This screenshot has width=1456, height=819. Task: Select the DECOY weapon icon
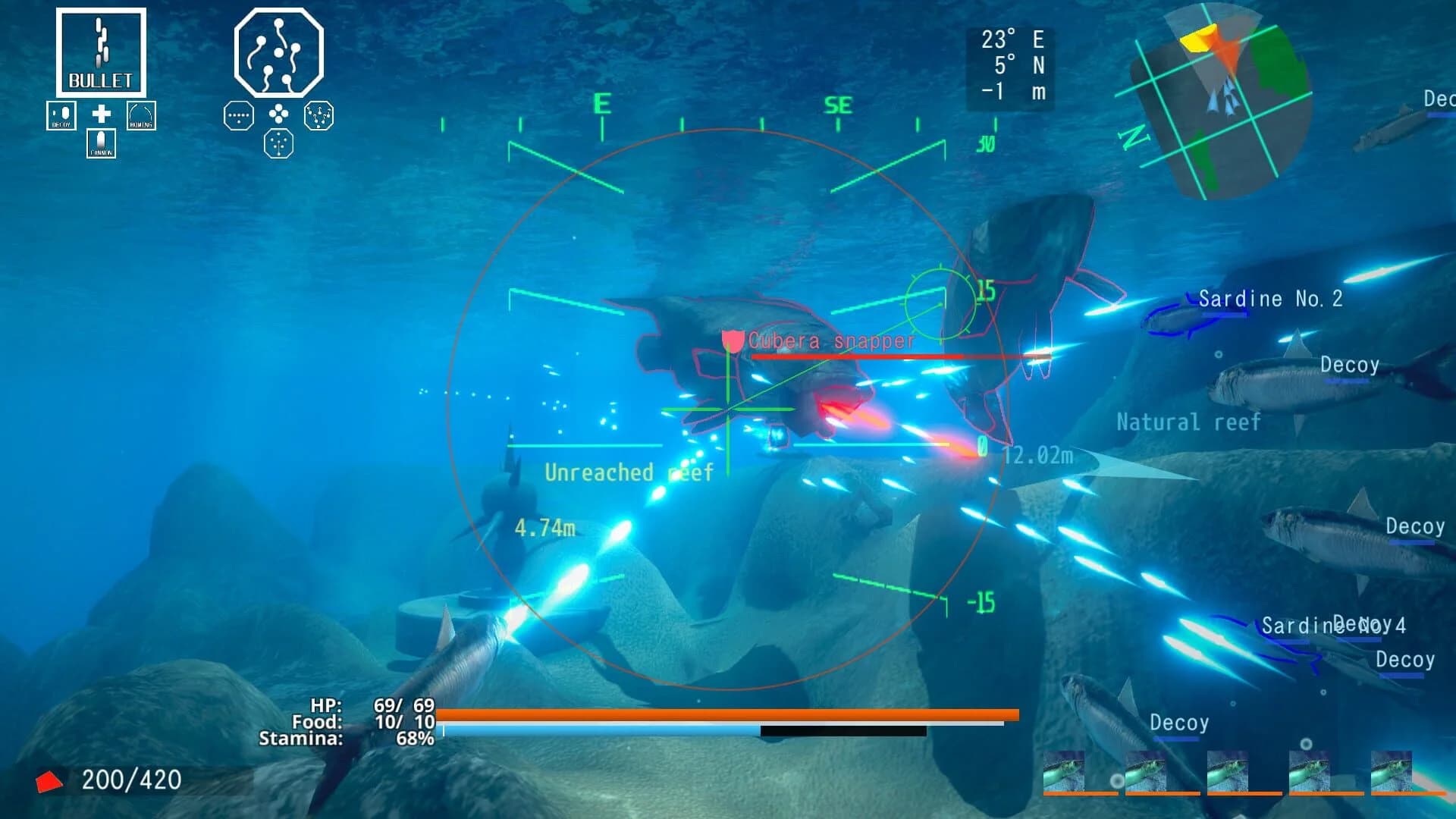(61, 115)
